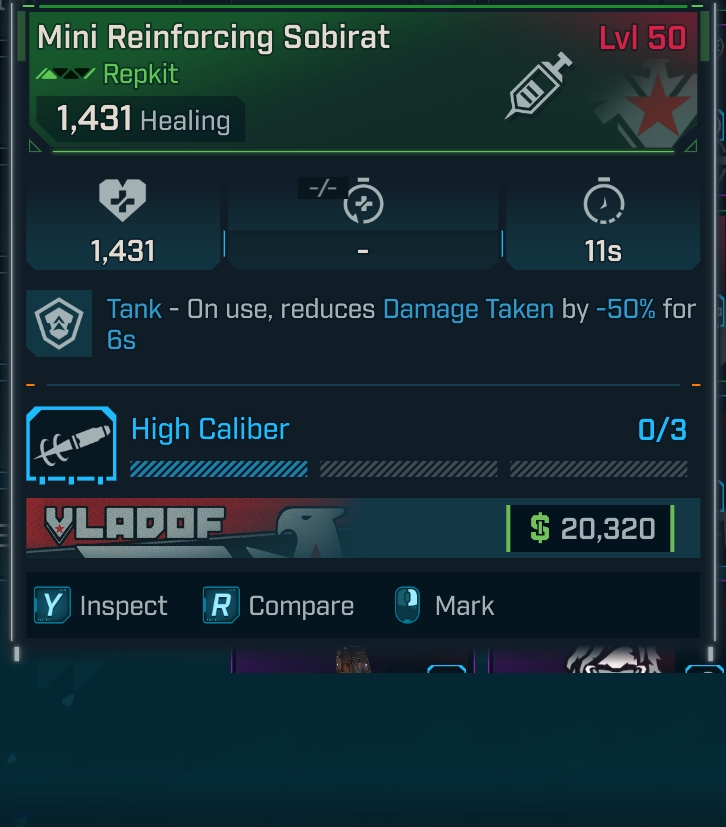Click the Tank perk shield icon
Image resolution: width=726 pixels, height=827 pixels.
click(x=59, y=323)
